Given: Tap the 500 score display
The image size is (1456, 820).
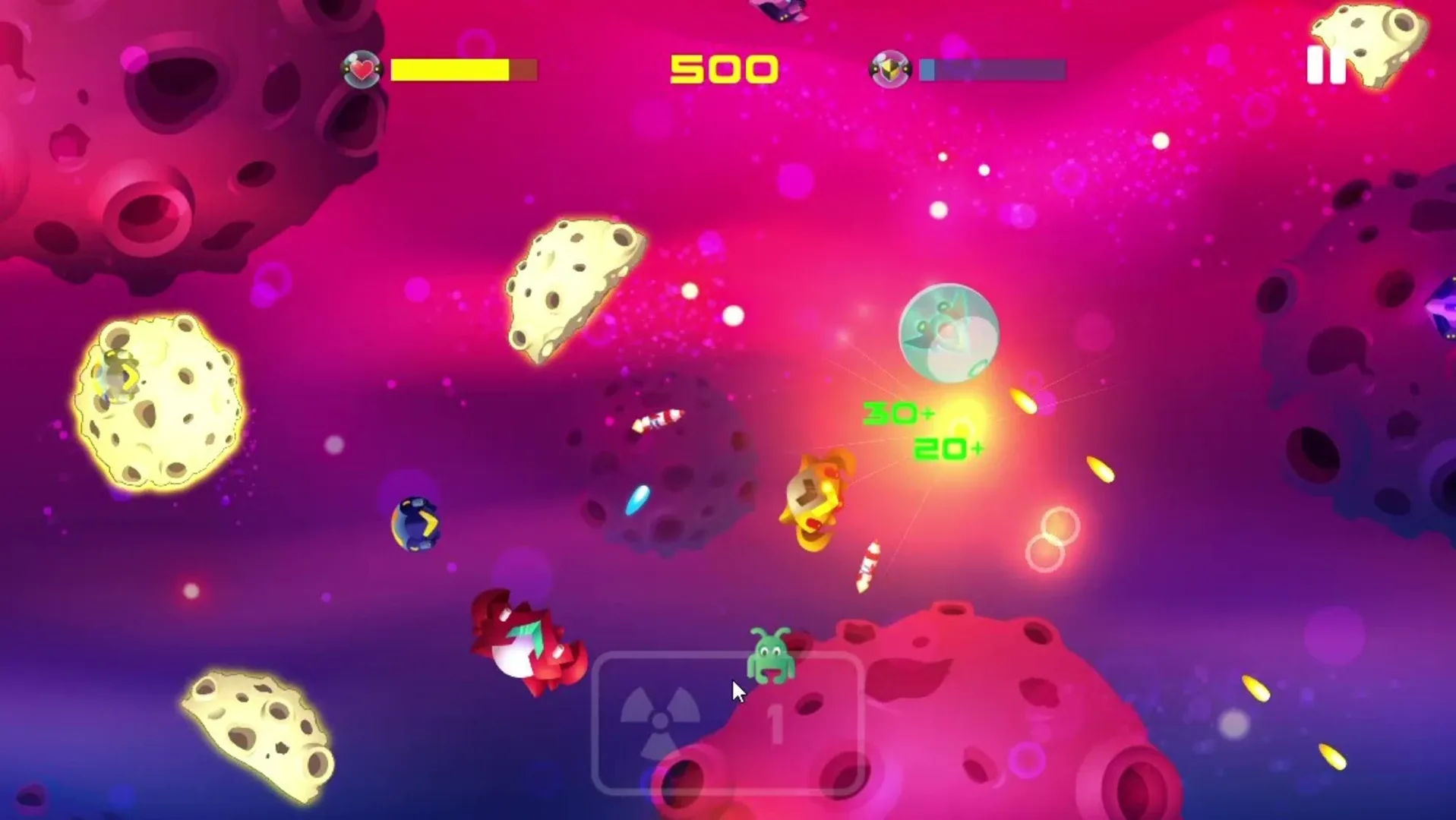Looking at the screenshot, I should coord(723,67).
